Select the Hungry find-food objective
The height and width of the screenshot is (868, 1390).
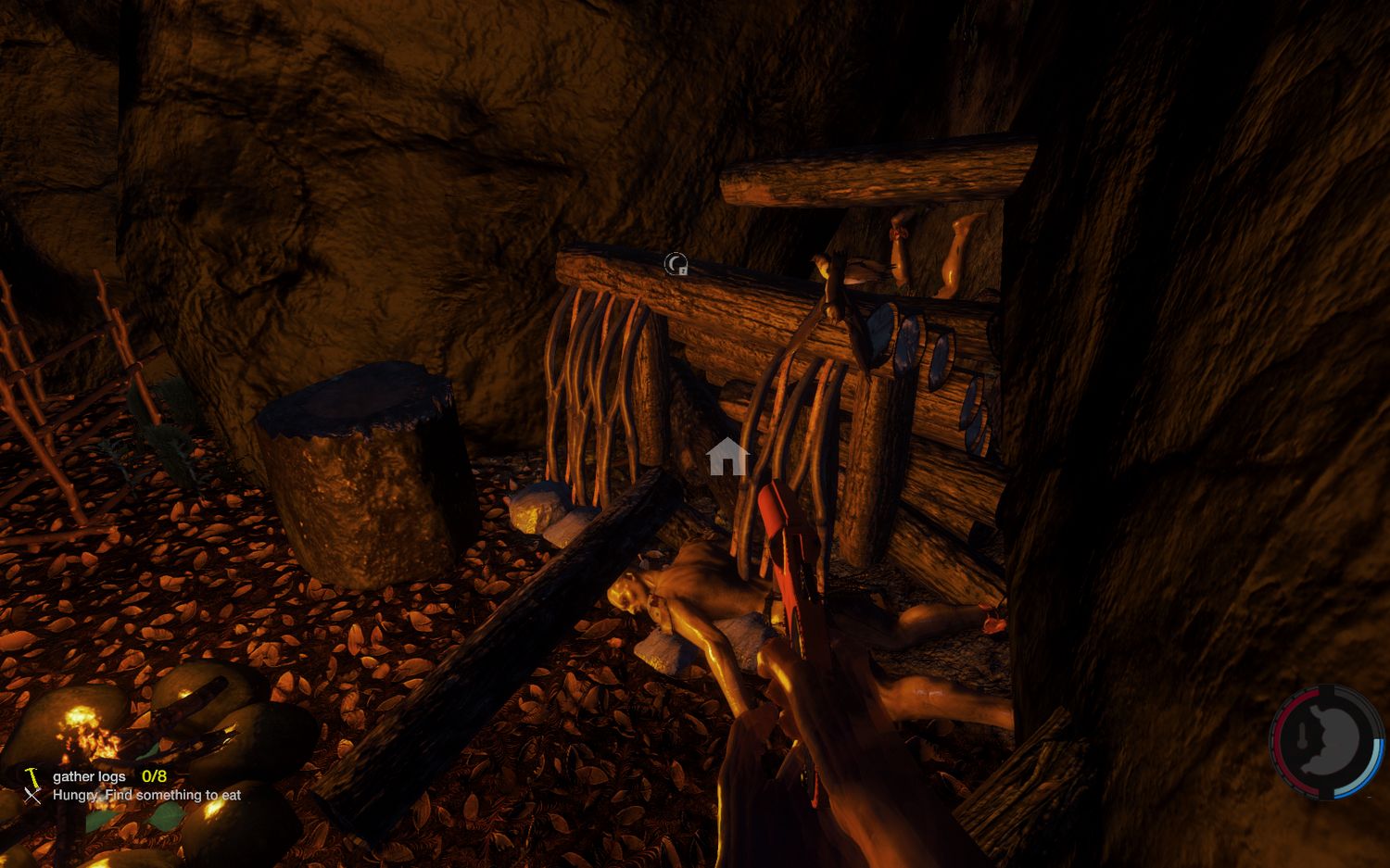(x=145, y=795)
